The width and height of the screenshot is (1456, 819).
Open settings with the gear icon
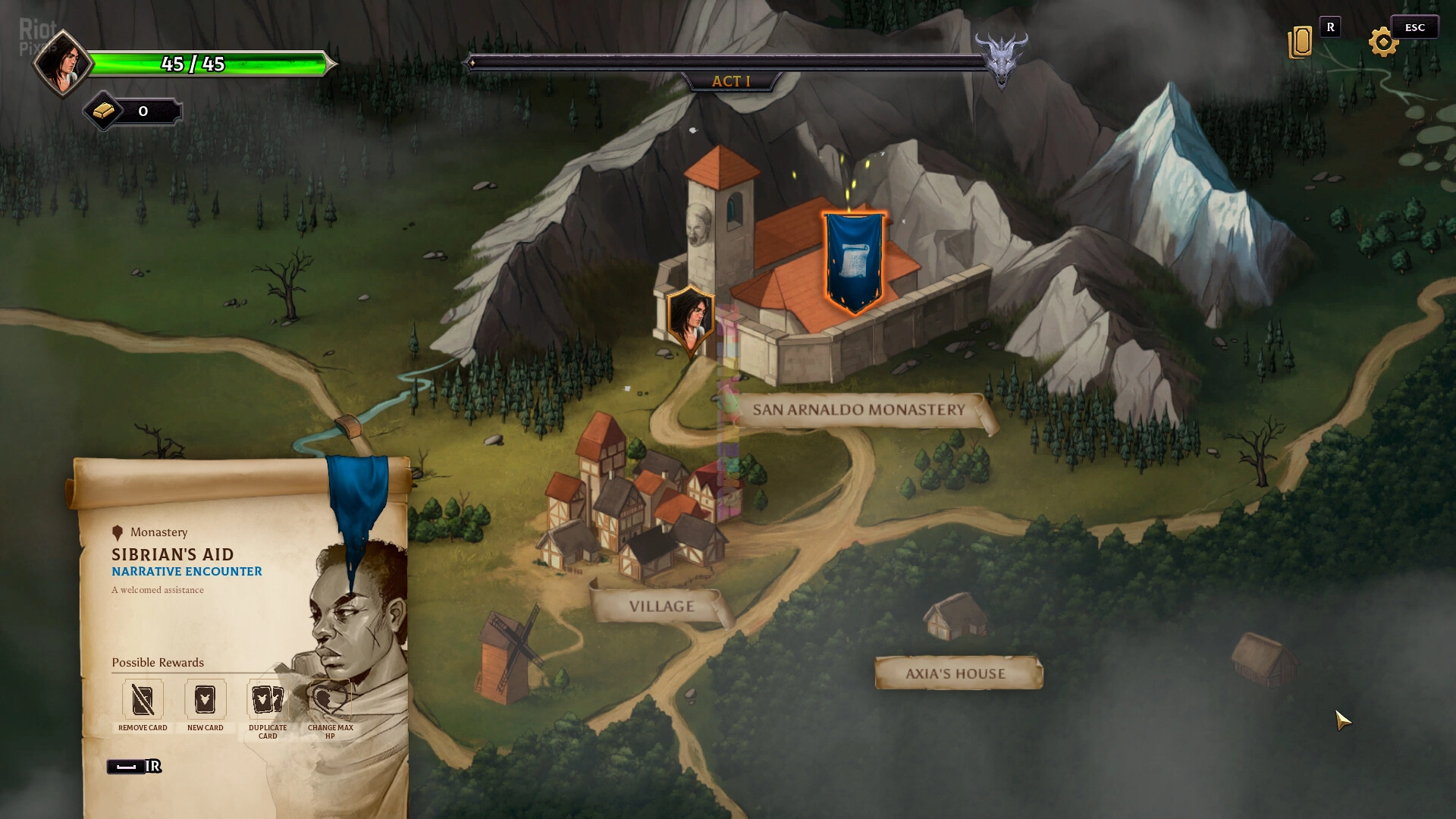(x=1383, y=42)
